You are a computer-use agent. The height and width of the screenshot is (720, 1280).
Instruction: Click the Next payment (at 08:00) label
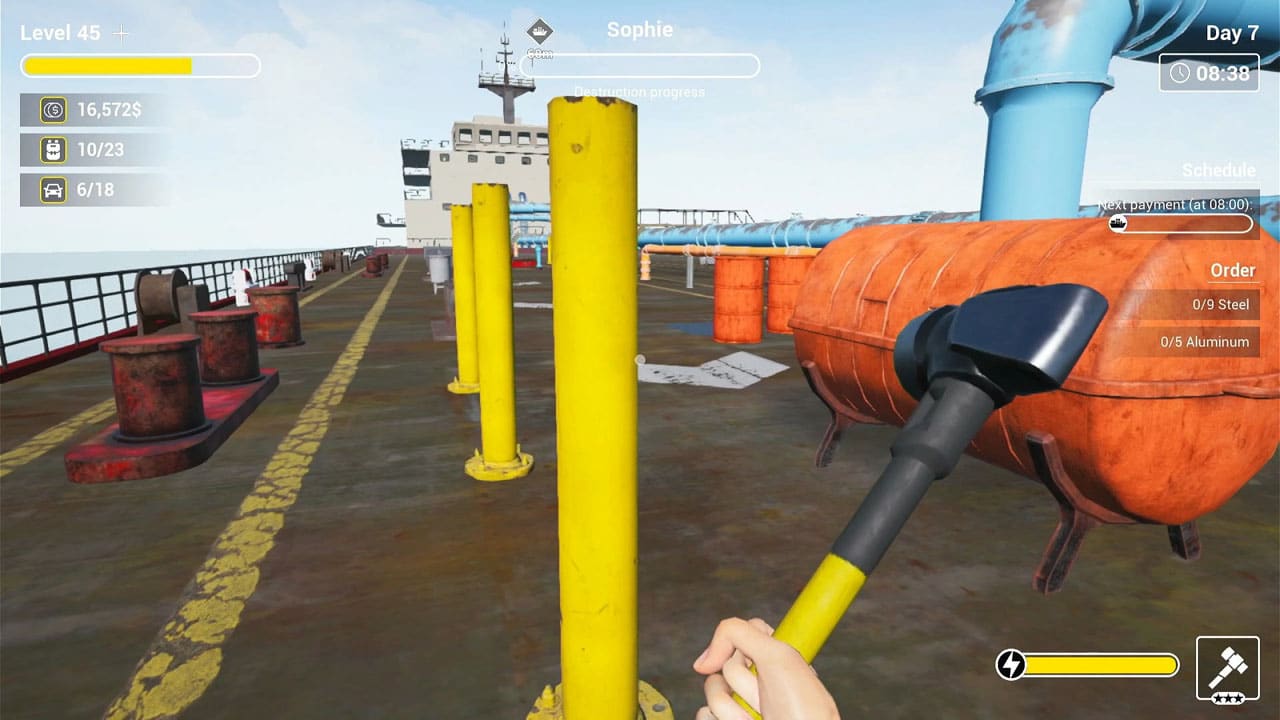(x=1171, y=204)
